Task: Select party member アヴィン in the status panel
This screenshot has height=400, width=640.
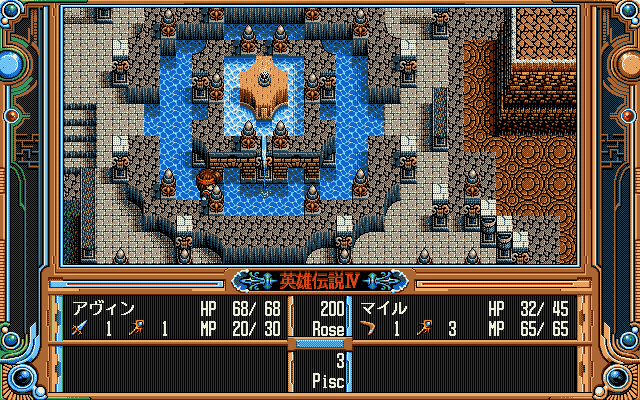Action: click(102, 310)
